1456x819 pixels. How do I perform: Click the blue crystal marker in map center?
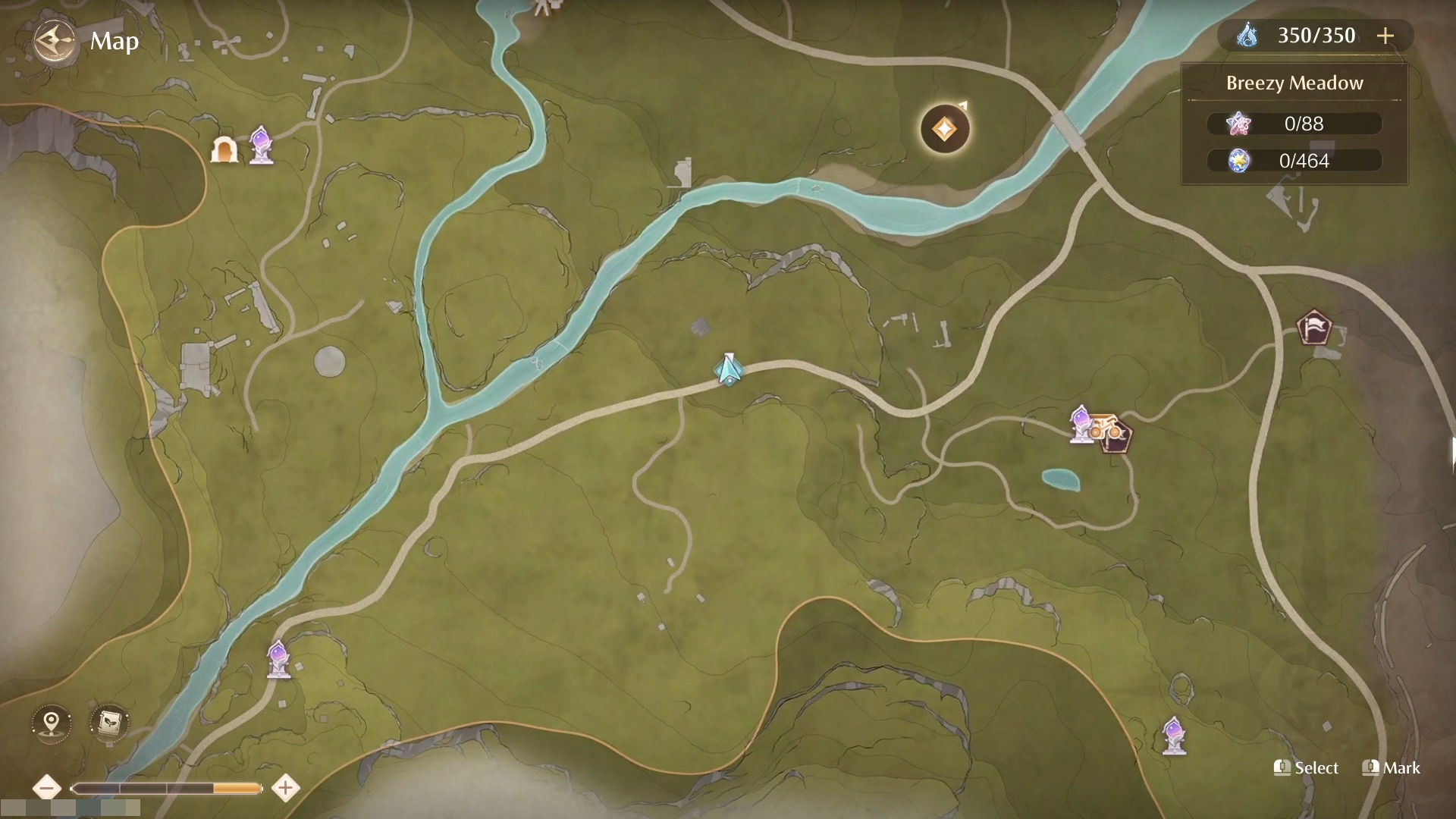click(x=726, y=369)
